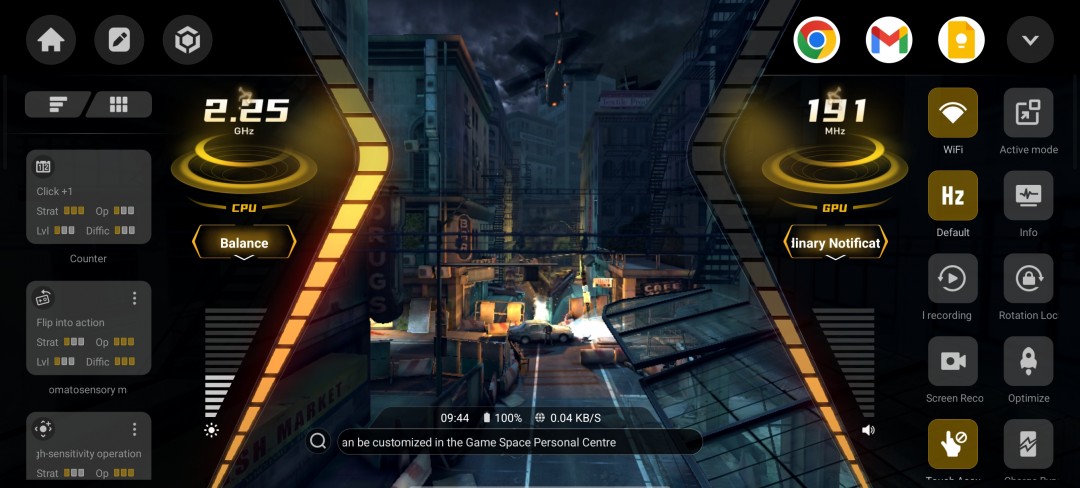1080x488 pixels.
Task: Launch the Chrome app shortcut
Action: (816, 41)
